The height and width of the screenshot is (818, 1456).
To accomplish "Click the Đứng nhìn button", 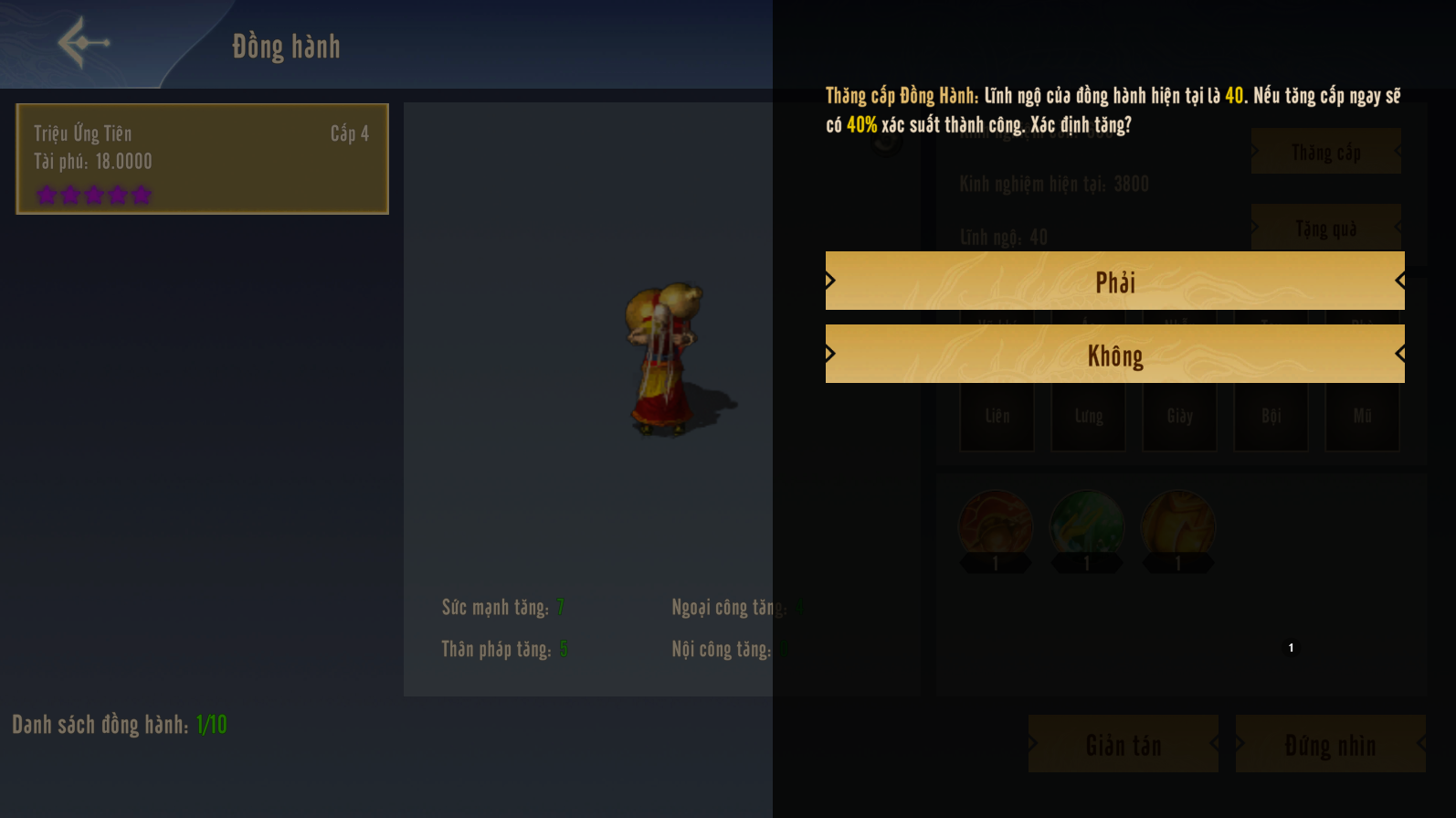I will coord(1330,744).
